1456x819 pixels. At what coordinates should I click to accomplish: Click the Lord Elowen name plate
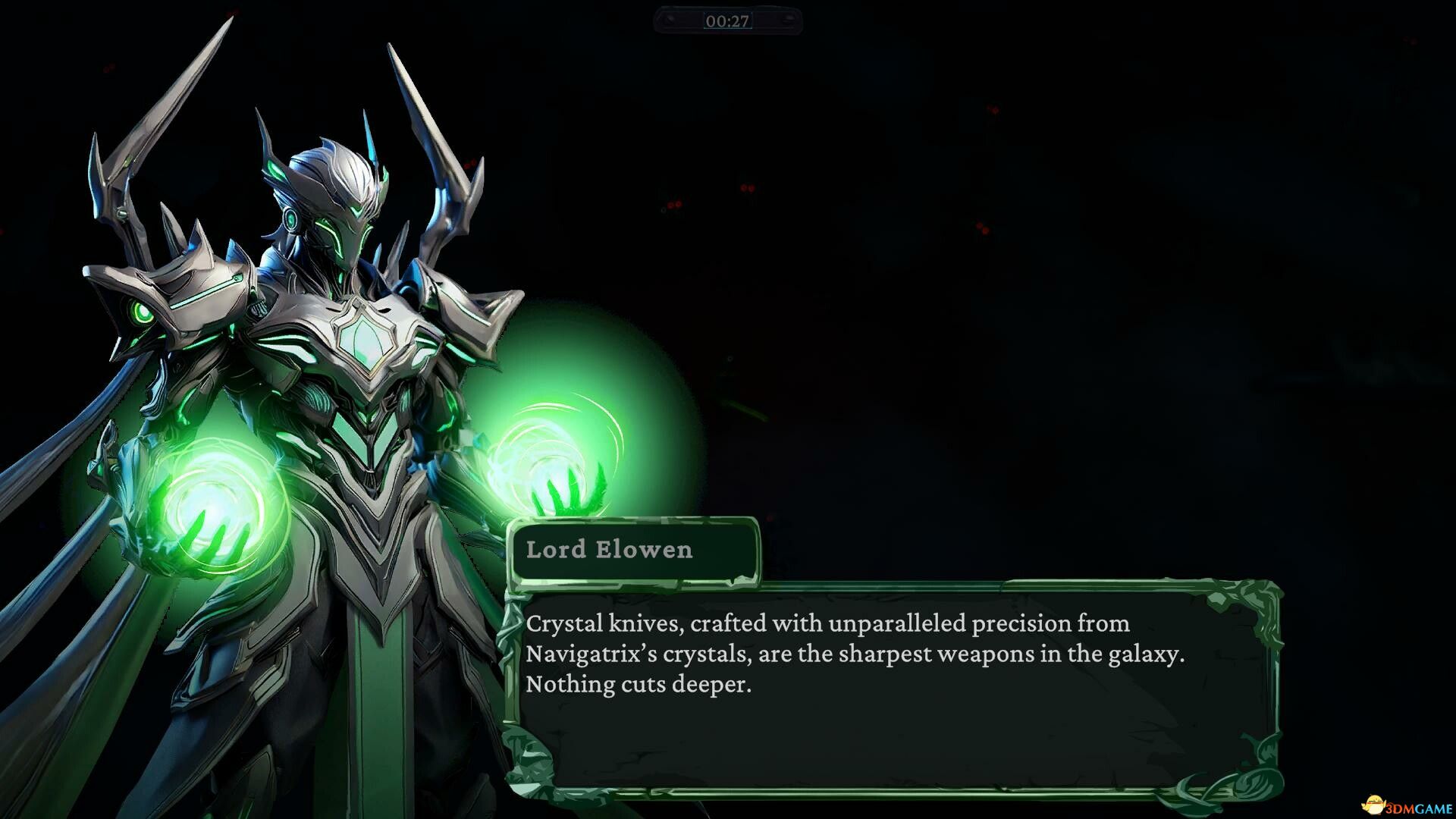pos(633,551)
